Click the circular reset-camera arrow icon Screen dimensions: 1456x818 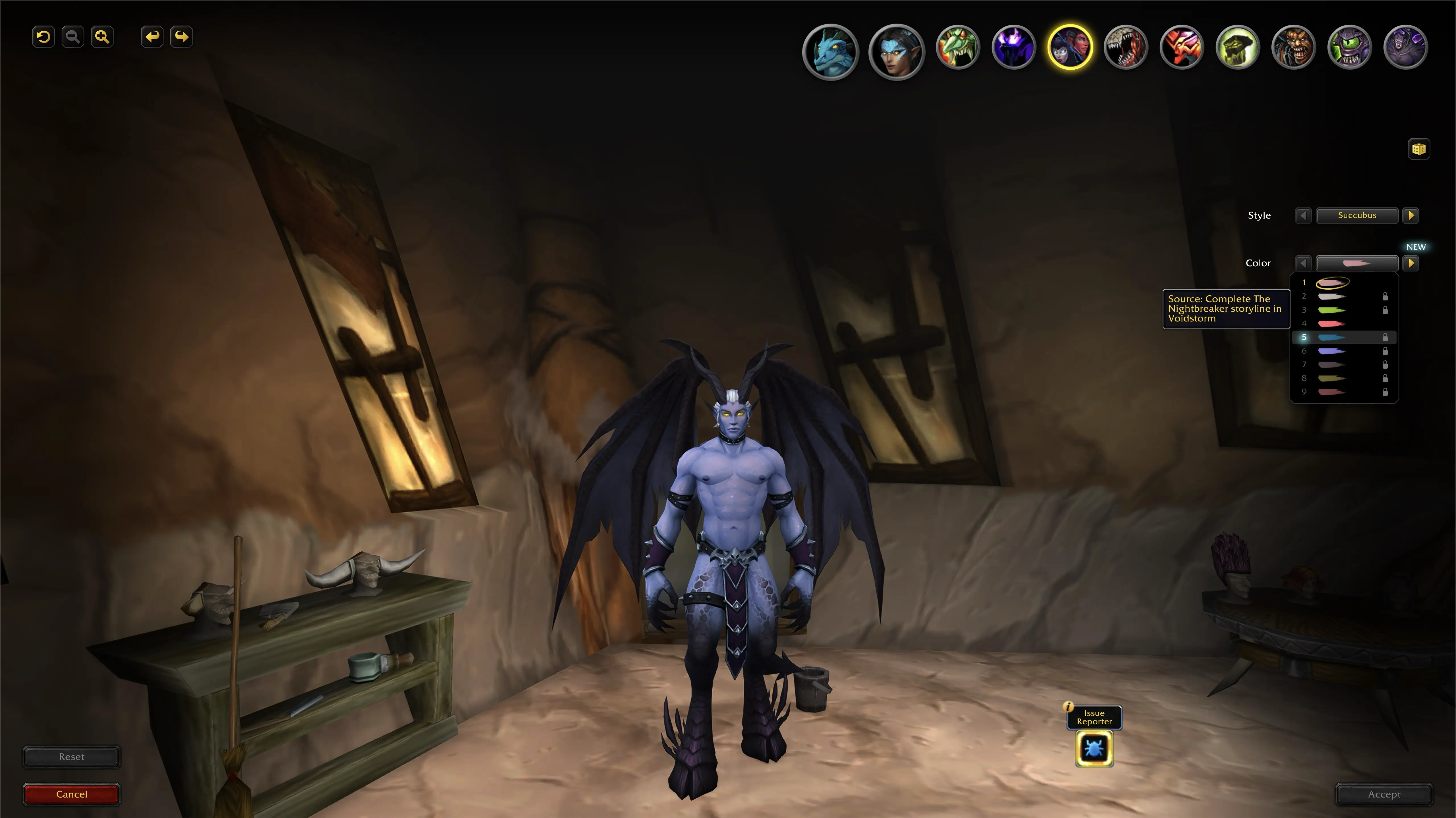(x=44, y=37)
